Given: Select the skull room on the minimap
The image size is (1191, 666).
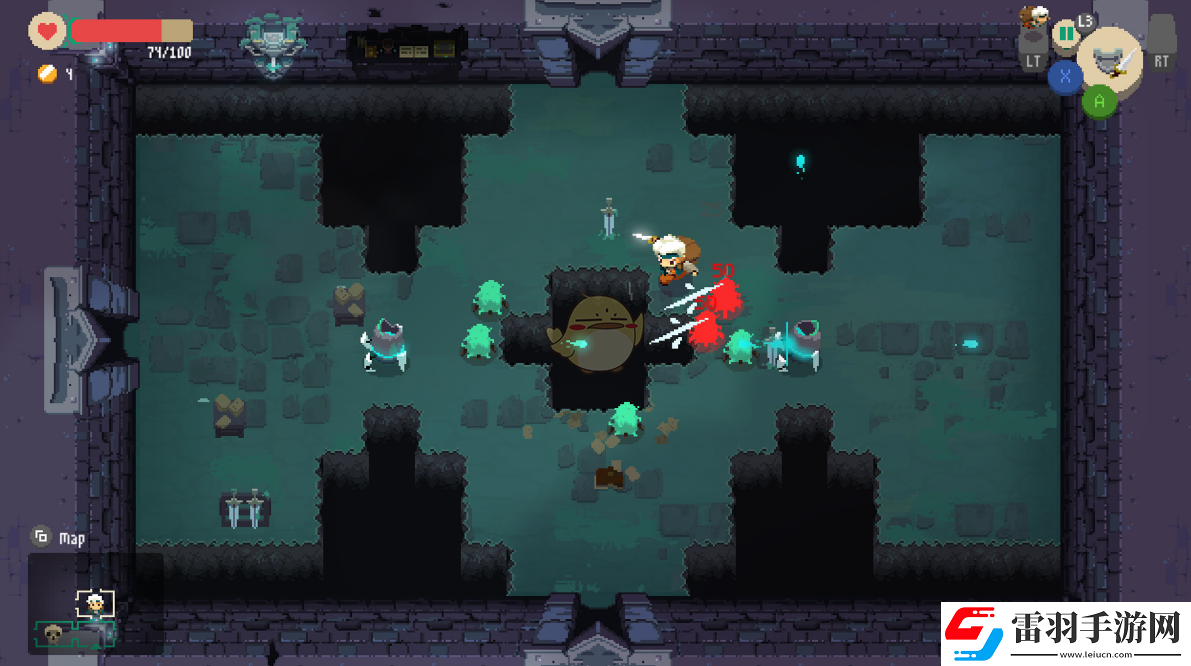Looking at the screenshot, I should click(53, 633).
